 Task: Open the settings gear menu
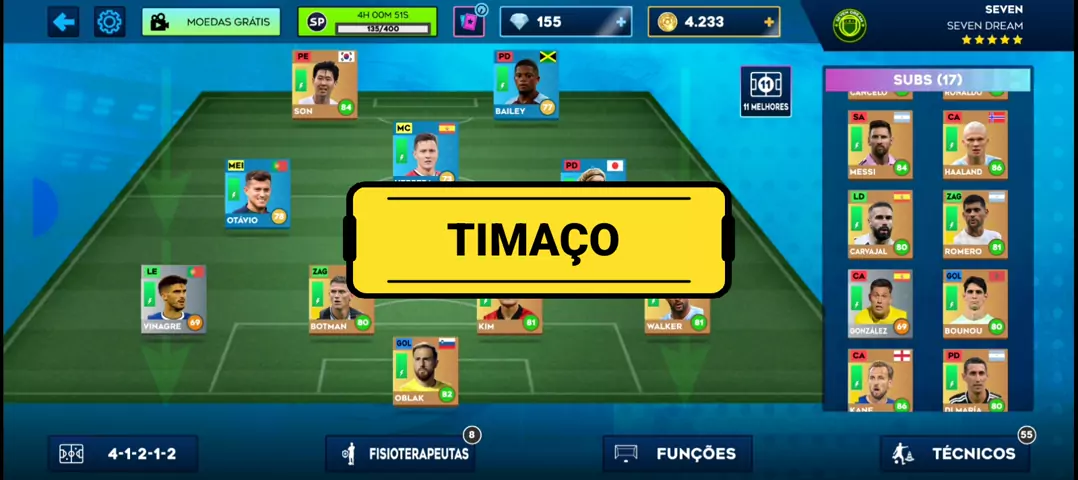point(110,21)
